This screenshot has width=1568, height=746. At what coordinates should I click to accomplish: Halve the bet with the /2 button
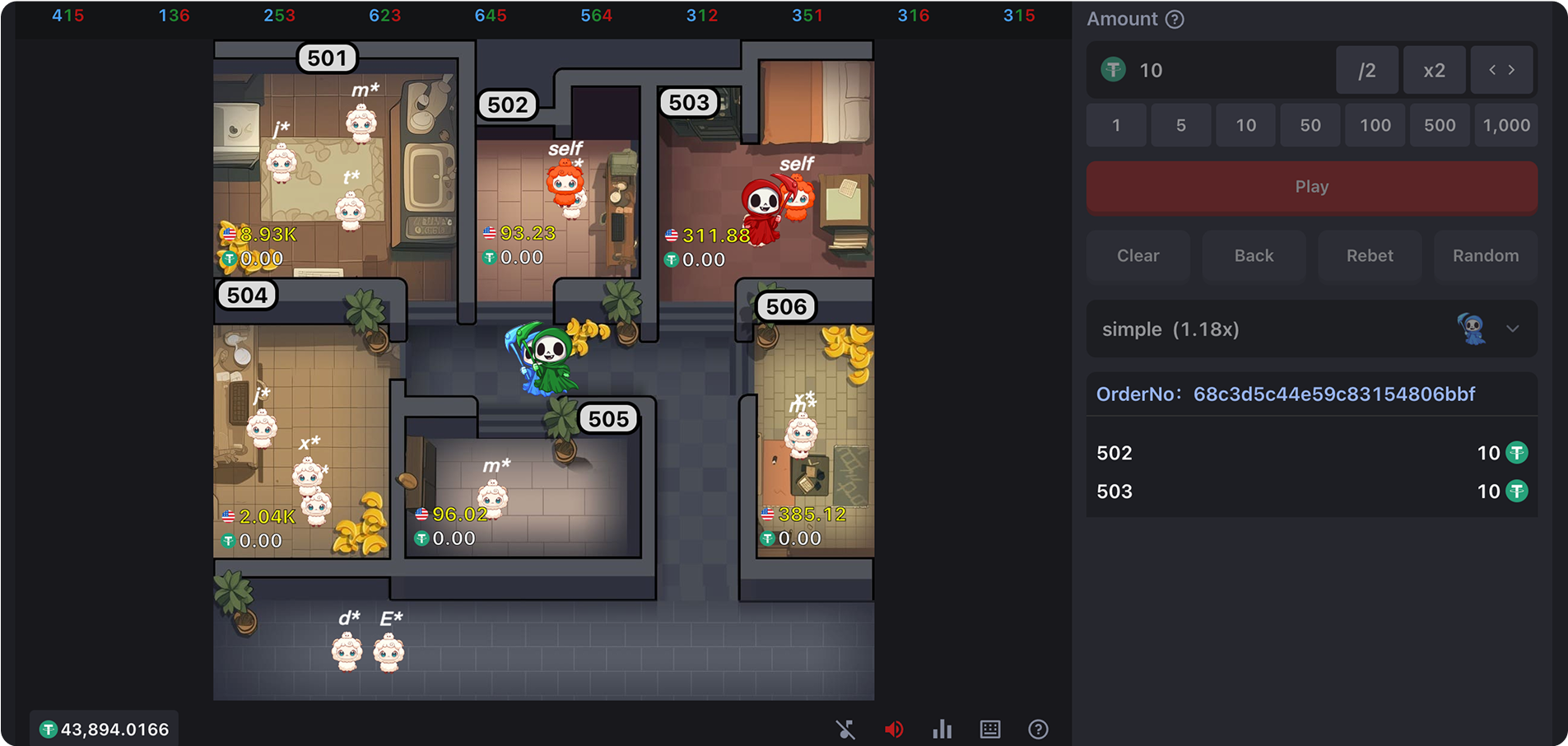(x=1366, y=70)
